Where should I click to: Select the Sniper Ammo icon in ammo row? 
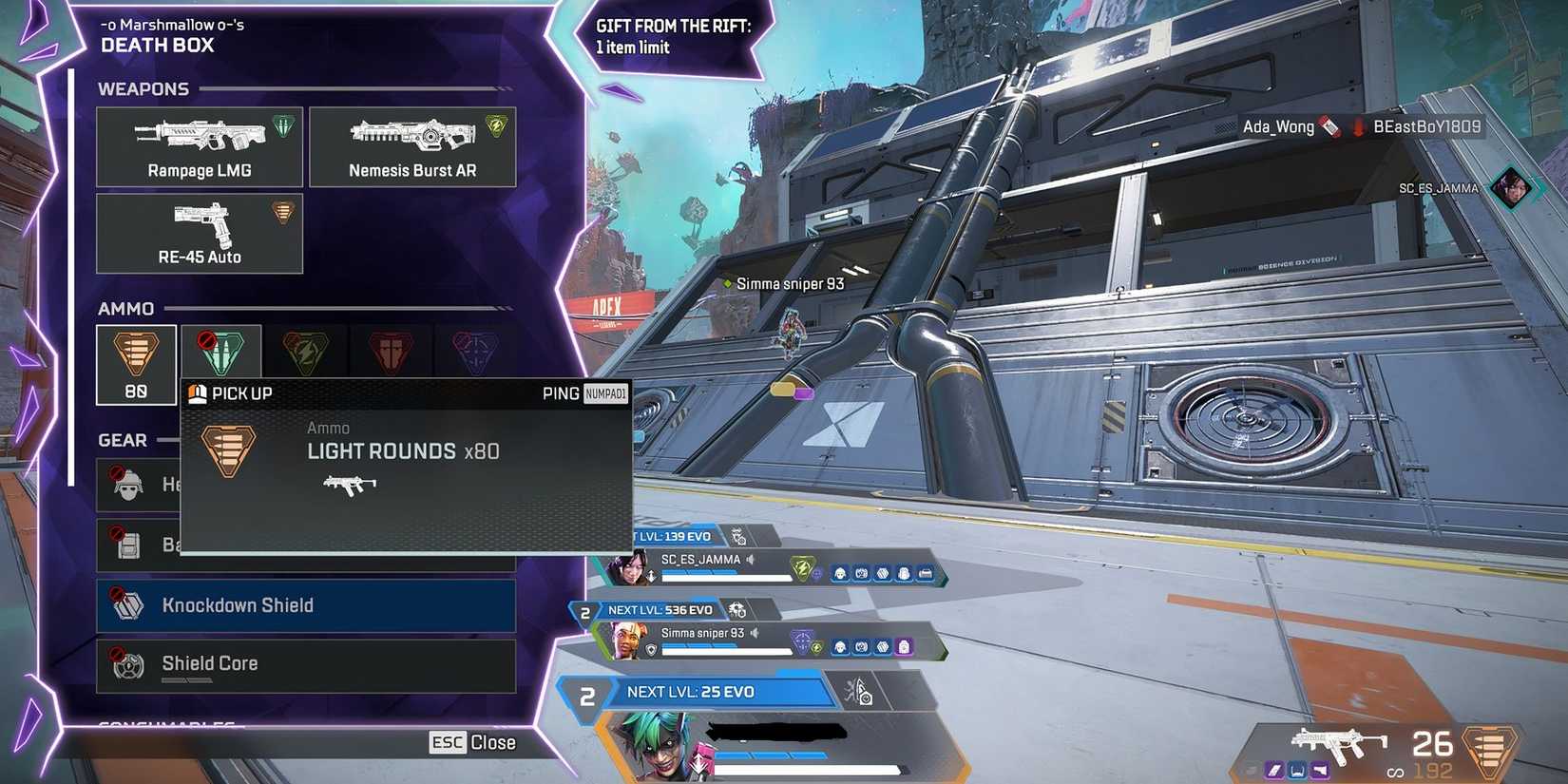[x=472, y=352]
